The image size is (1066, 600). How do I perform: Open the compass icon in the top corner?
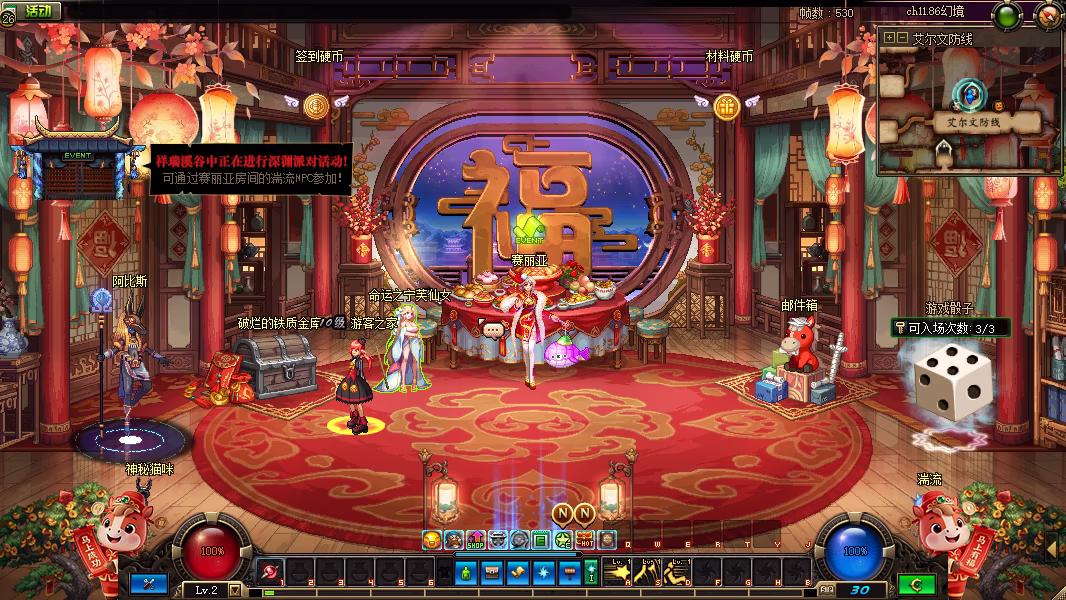(1049, 14)
